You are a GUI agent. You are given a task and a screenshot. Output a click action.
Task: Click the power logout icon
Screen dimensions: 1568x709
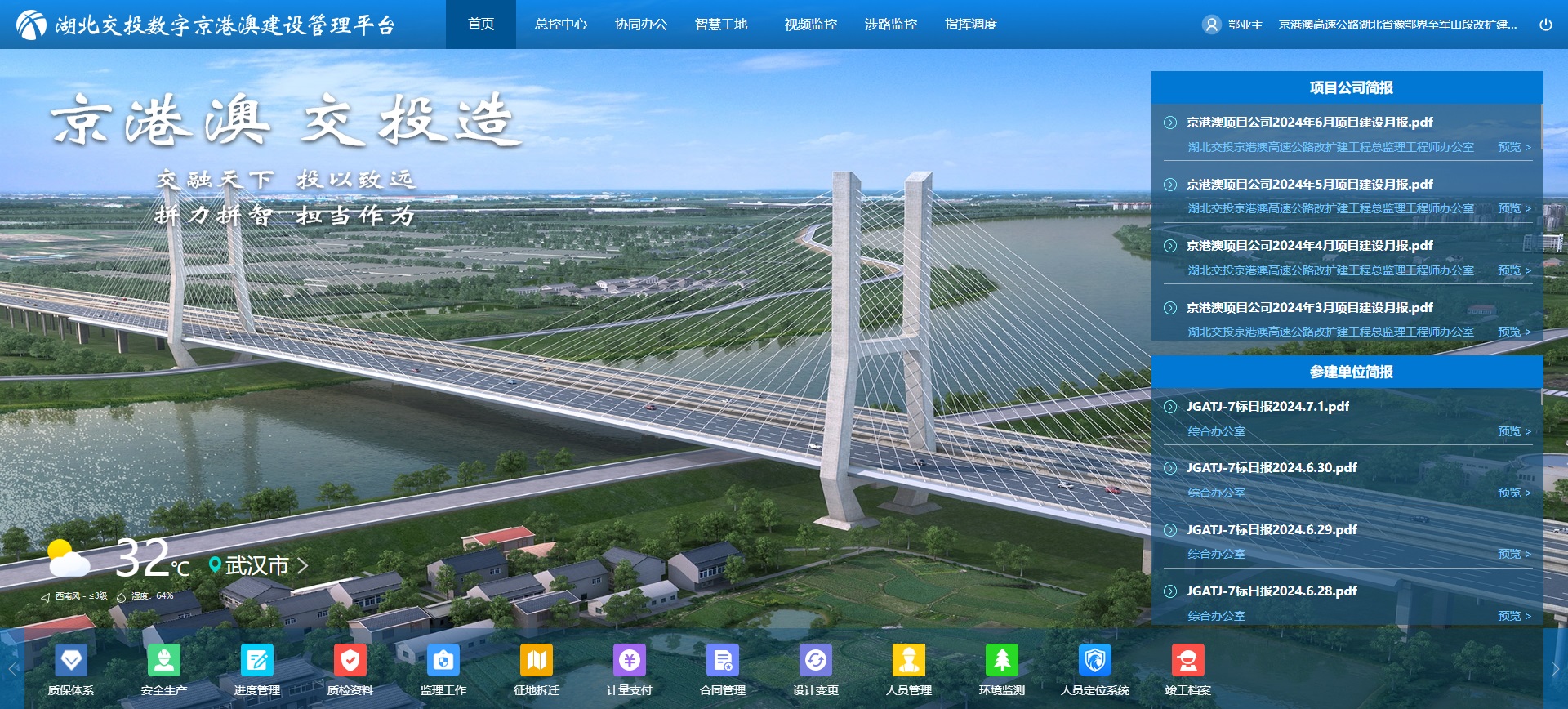point(1545,25)
